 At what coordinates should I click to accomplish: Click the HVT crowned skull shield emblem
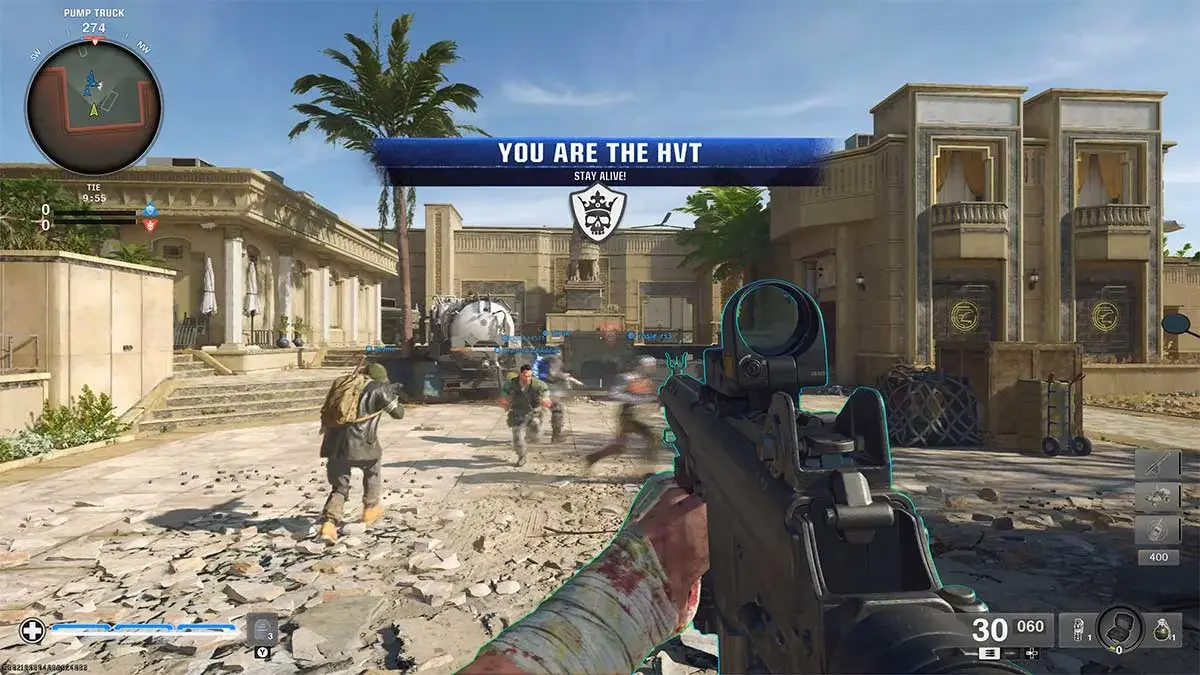598,212
